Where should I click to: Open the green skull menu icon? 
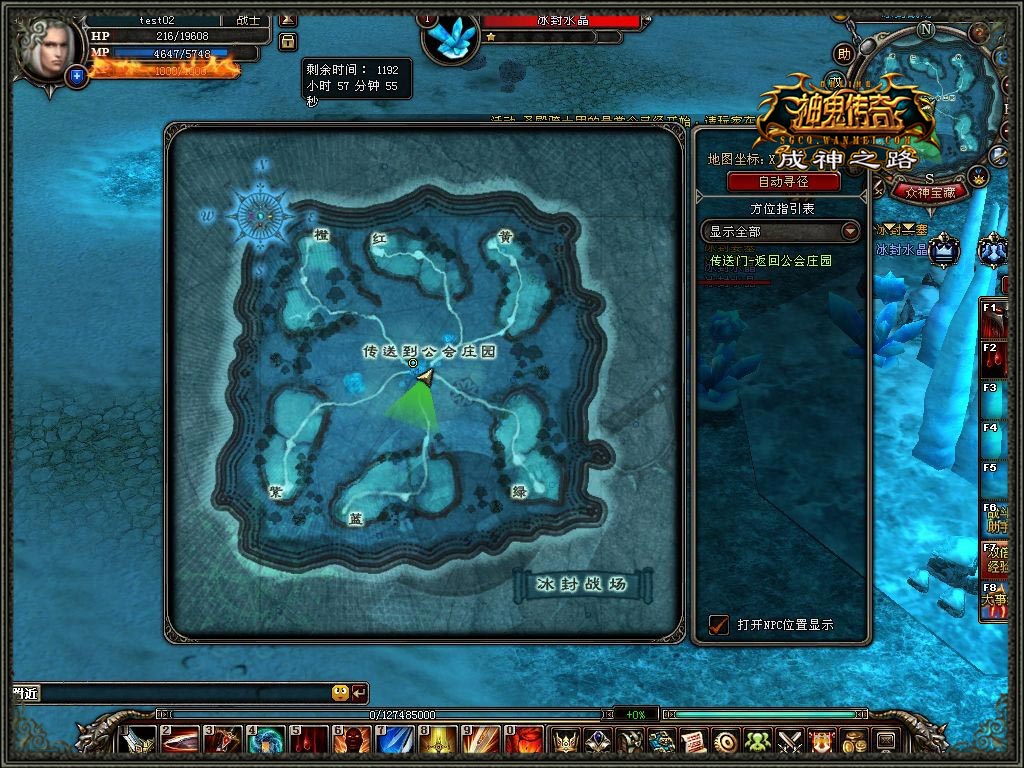(757, 741)
